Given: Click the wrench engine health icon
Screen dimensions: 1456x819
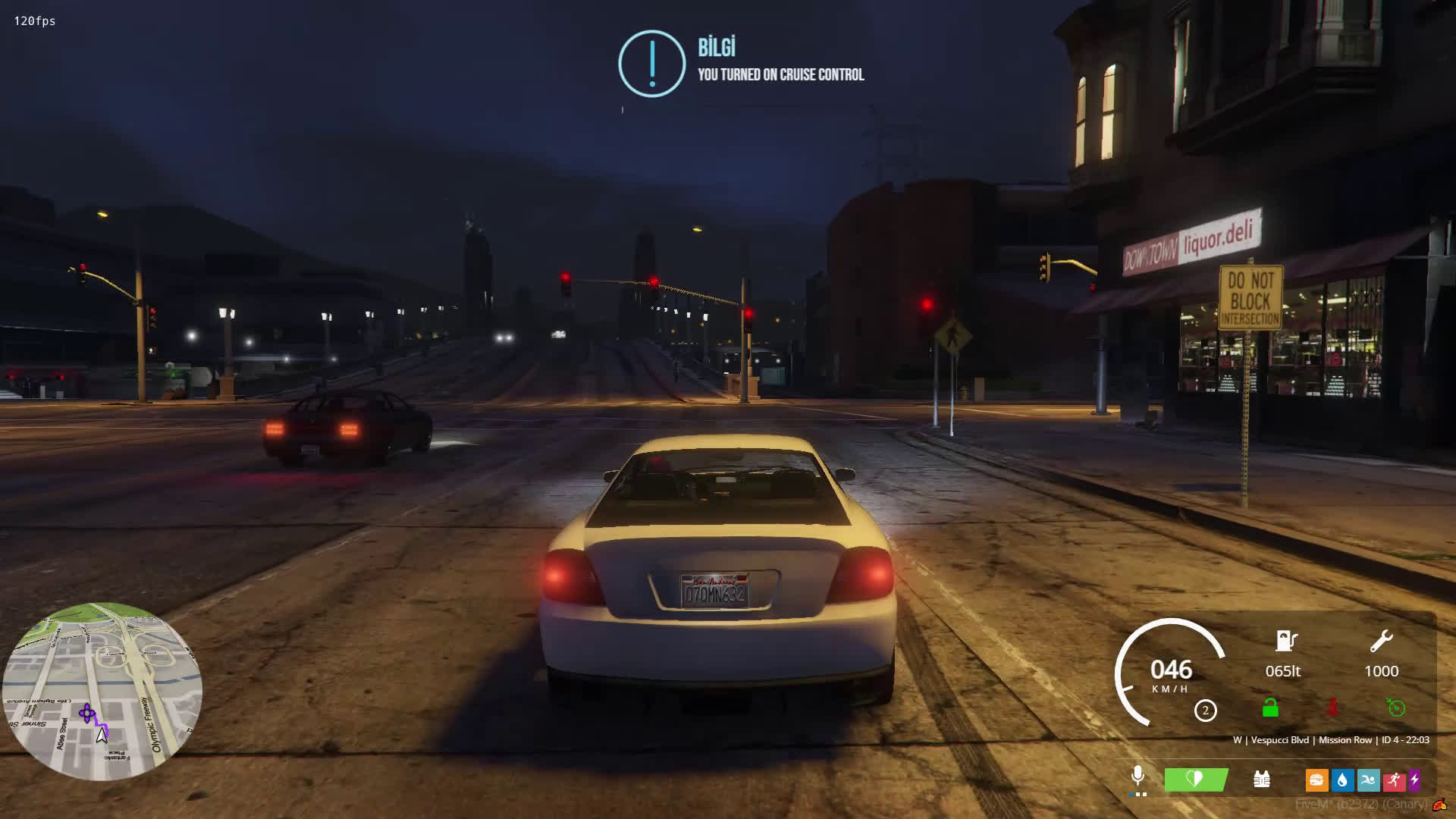Looking at the screenshot, I should pyautogui.click(x=1381, y=642).
